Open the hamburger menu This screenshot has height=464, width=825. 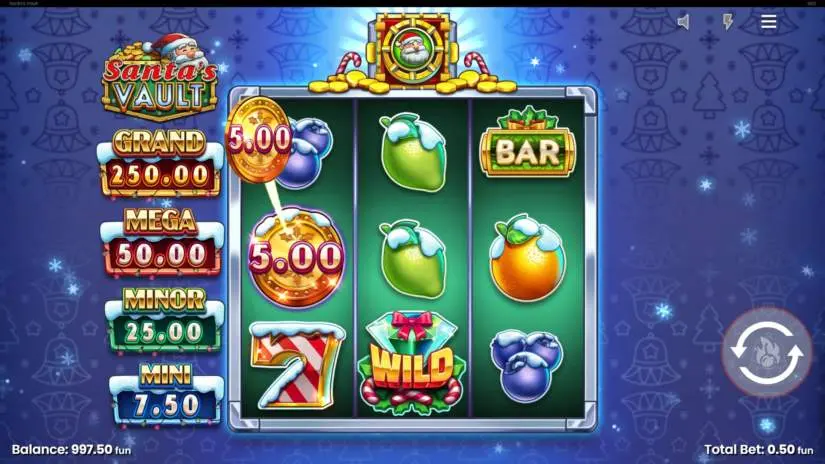click(768, 21)
